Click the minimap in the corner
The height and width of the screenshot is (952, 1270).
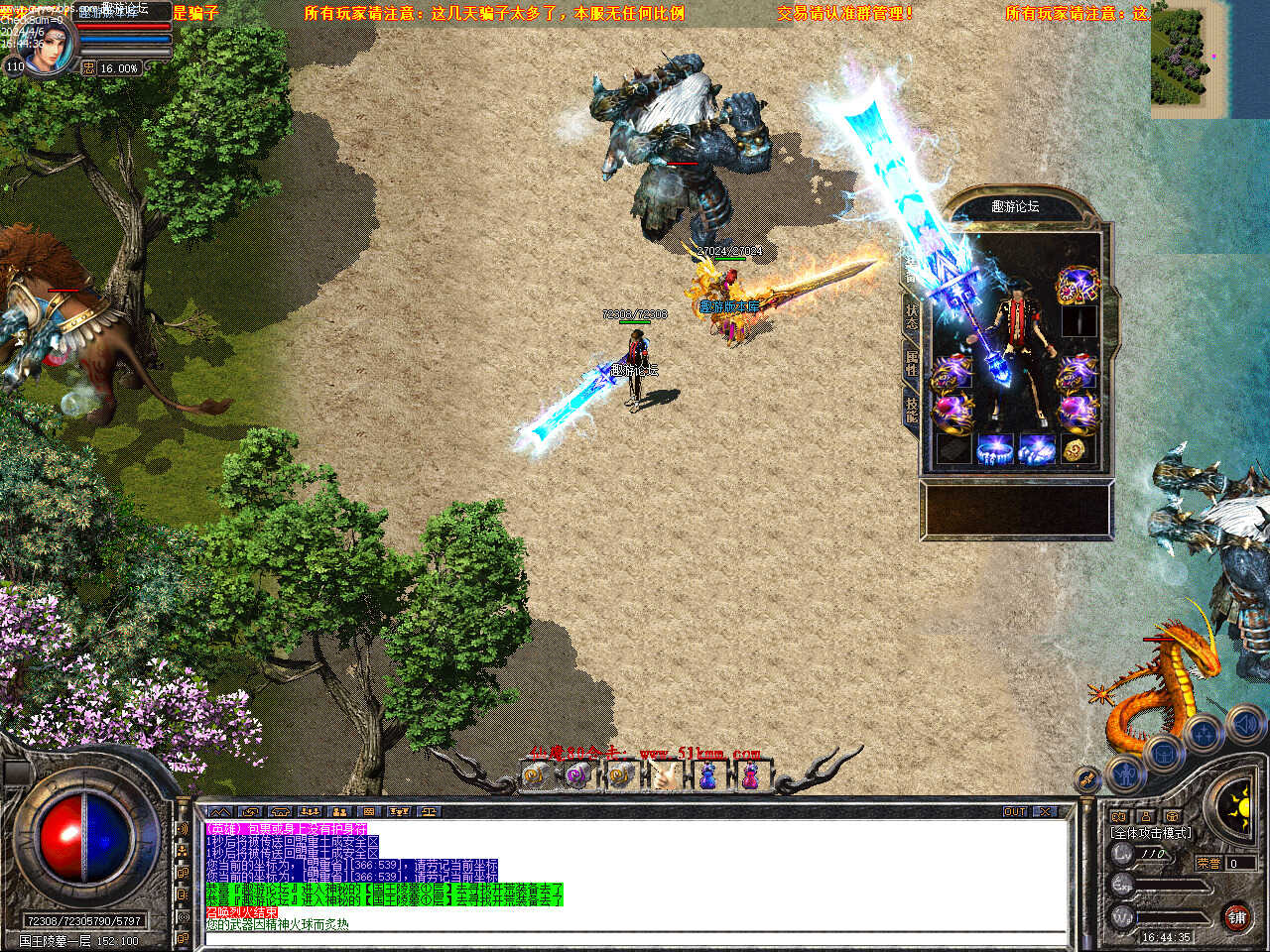pyautogui.click(x=1190, y=59)
